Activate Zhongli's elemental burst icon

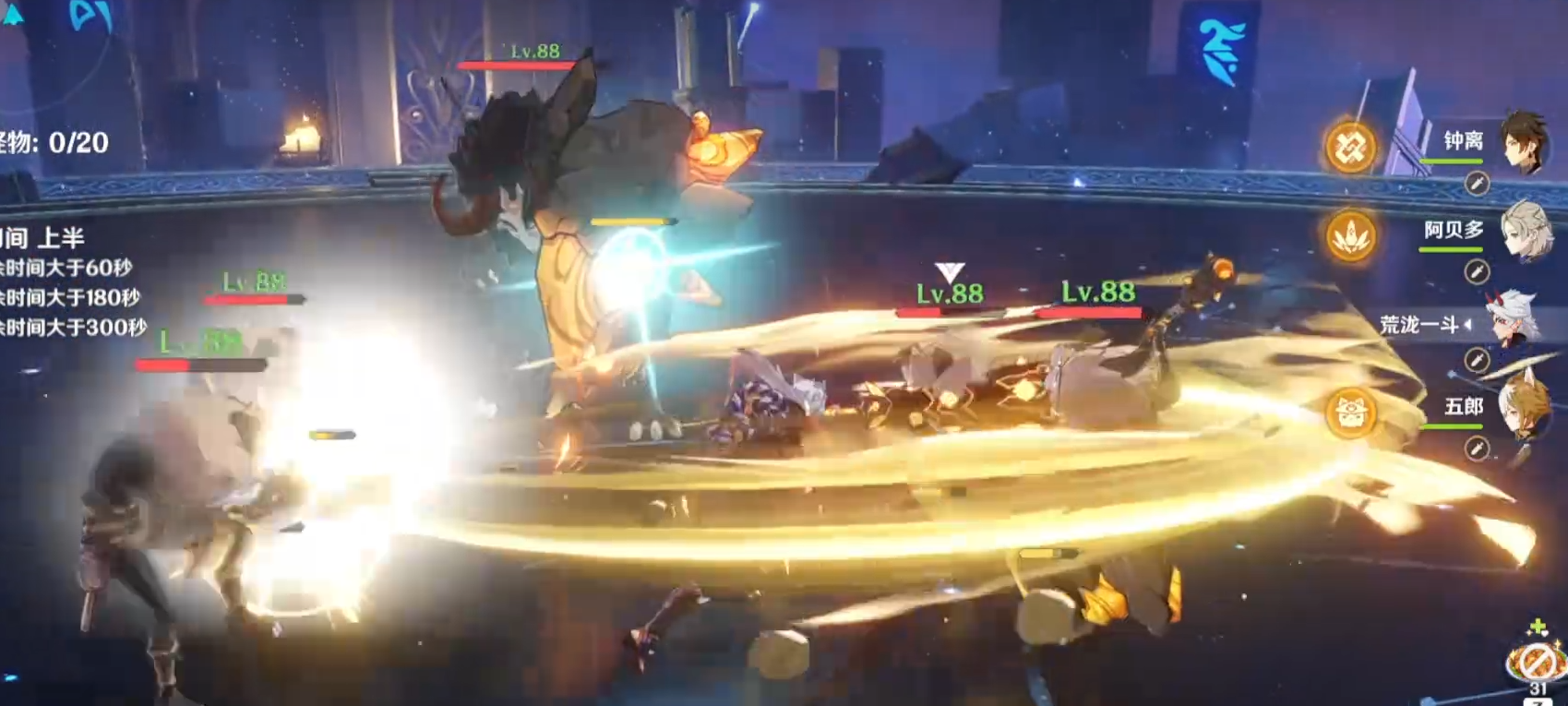1351,148
